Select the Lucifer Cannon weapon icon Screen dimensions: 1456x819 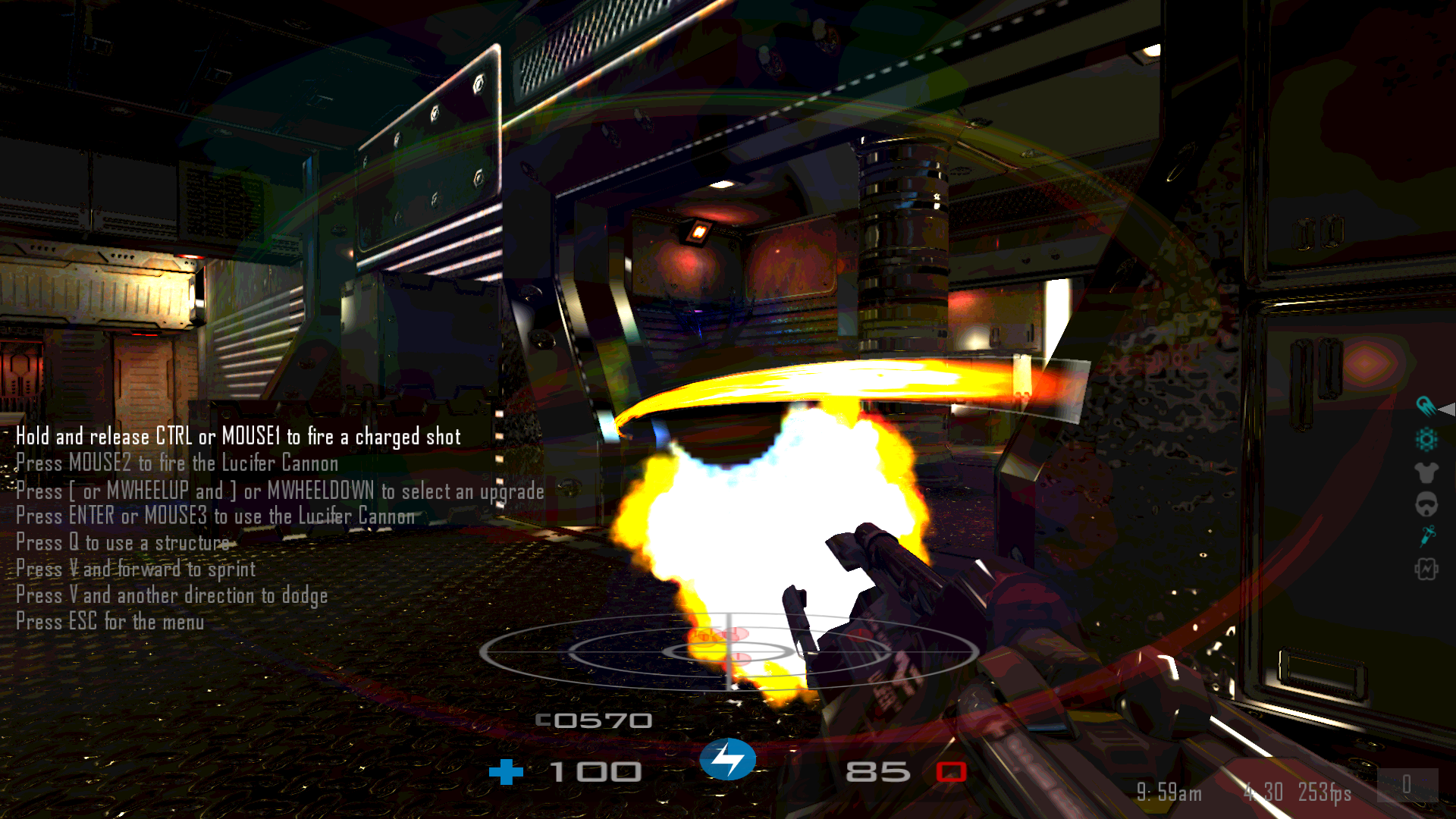1425,406
